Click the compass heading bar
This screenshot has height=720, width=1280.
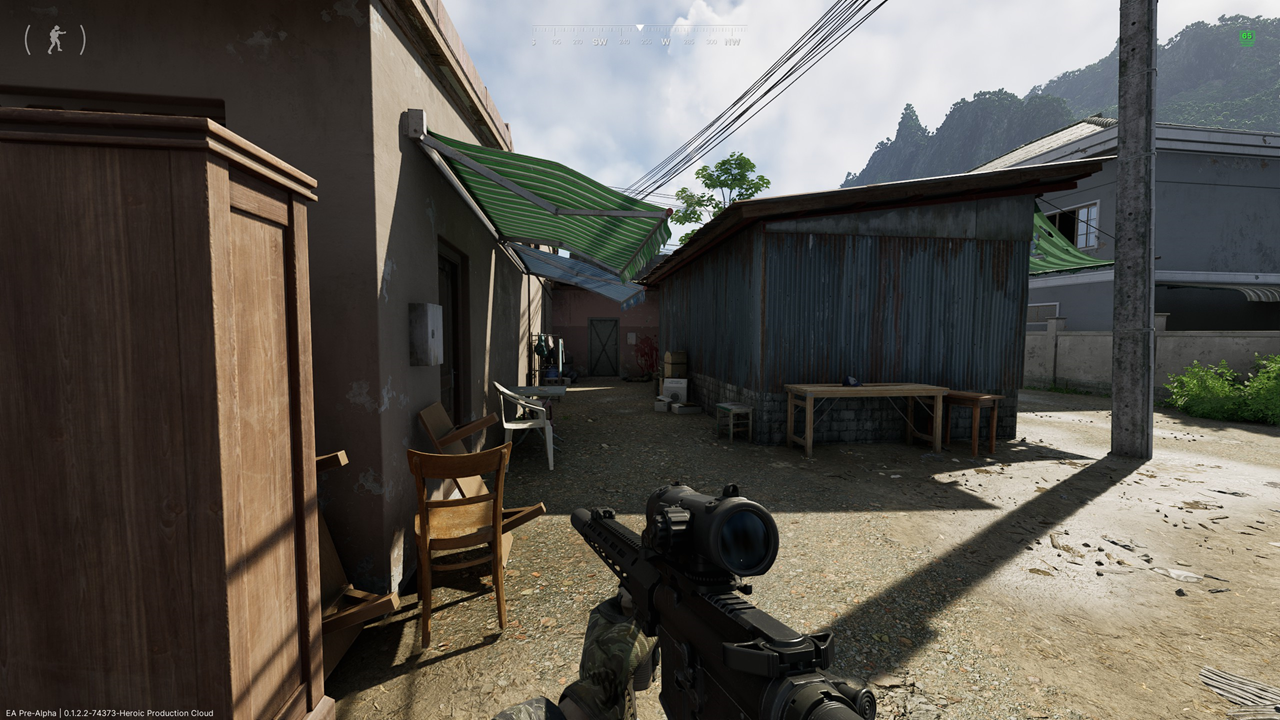(638, 36)
